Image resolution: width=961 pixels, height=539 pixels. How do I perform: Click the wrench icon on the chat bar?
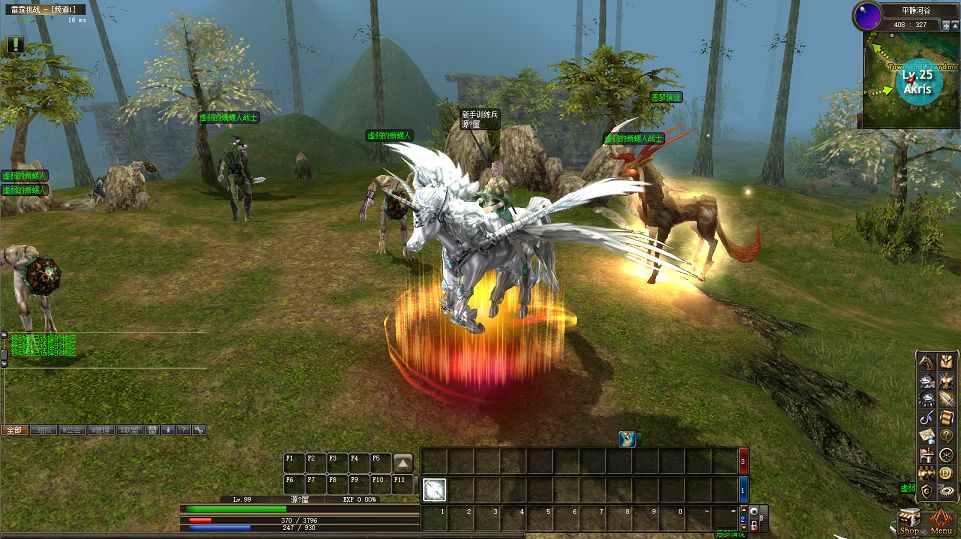pos(198,430)
